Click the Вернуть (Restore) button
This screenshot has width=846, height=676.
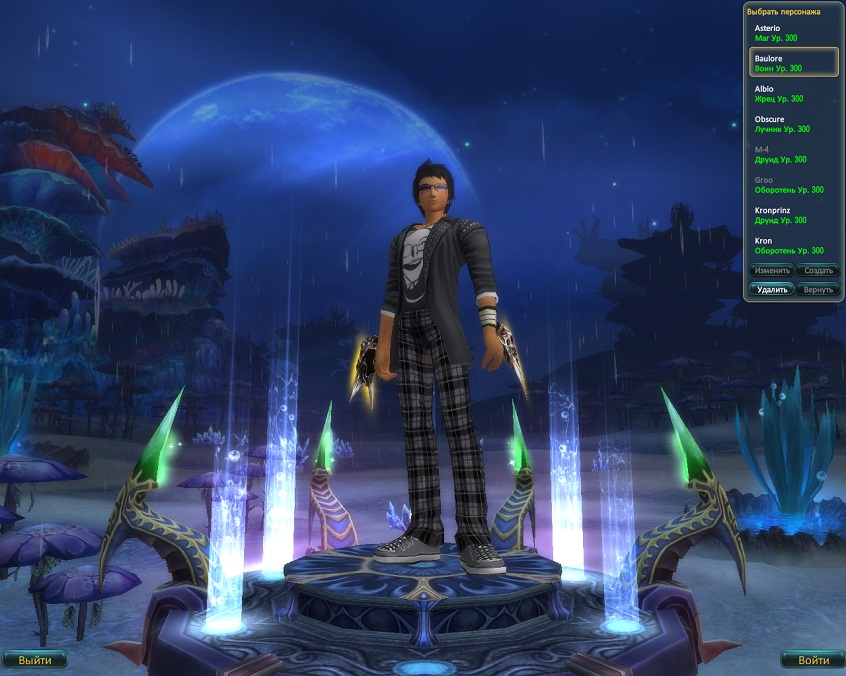[x=818, y=289]
